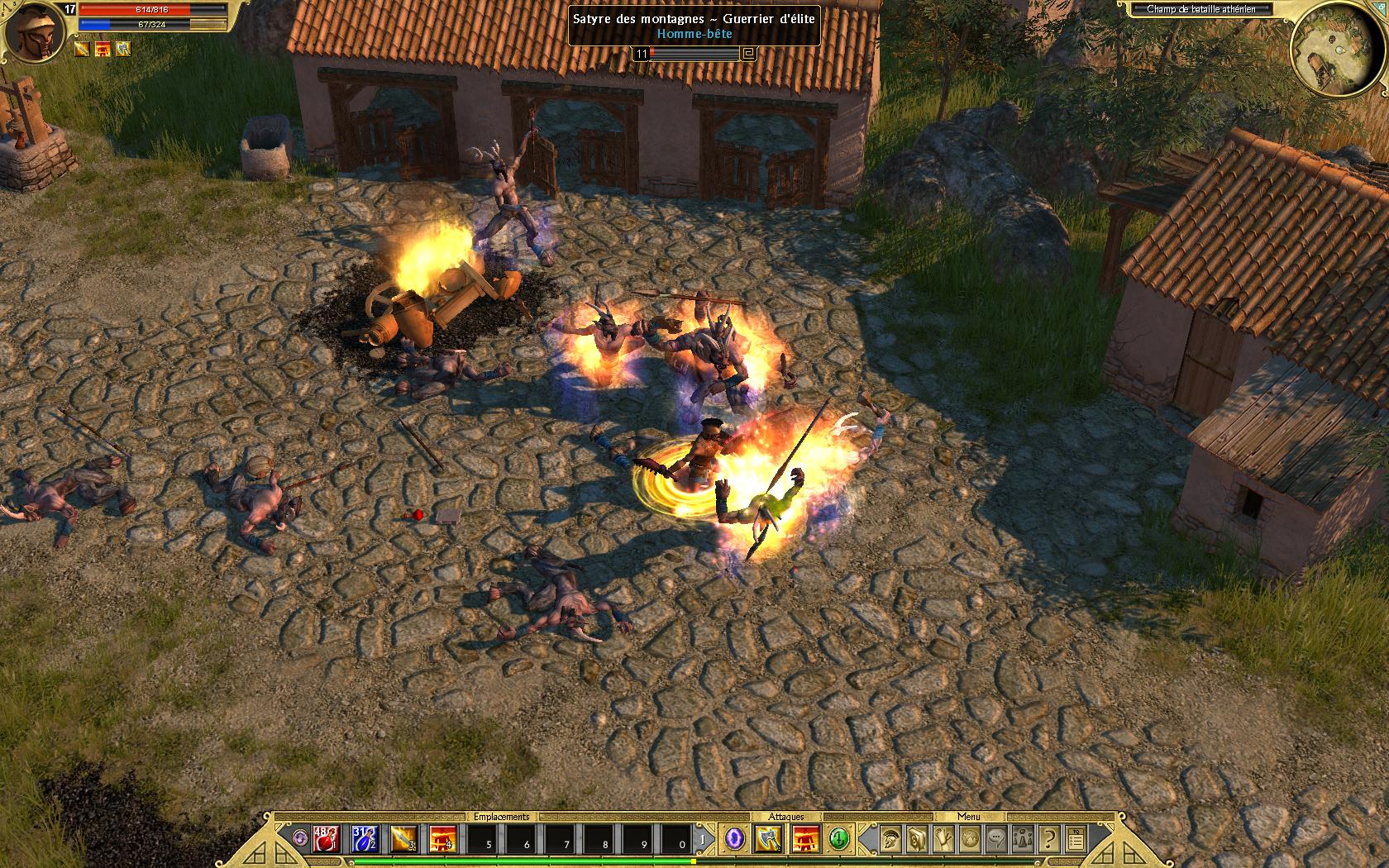Choose the red warrior skill in Attaques

[806, 840]
